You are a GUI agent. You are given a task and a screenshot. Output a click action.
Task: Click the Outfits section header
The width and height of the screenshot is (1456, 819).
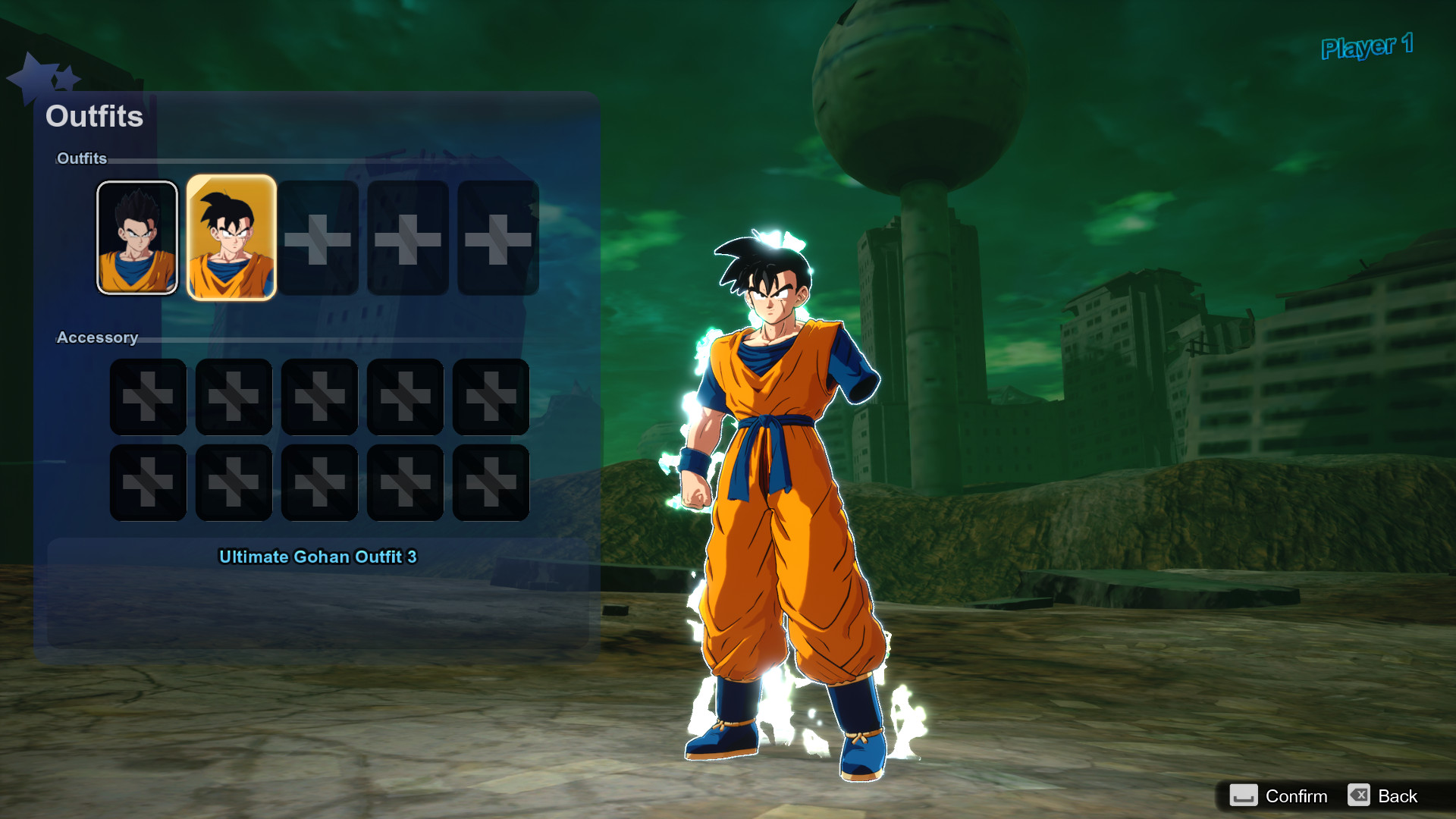pos(81,159)
